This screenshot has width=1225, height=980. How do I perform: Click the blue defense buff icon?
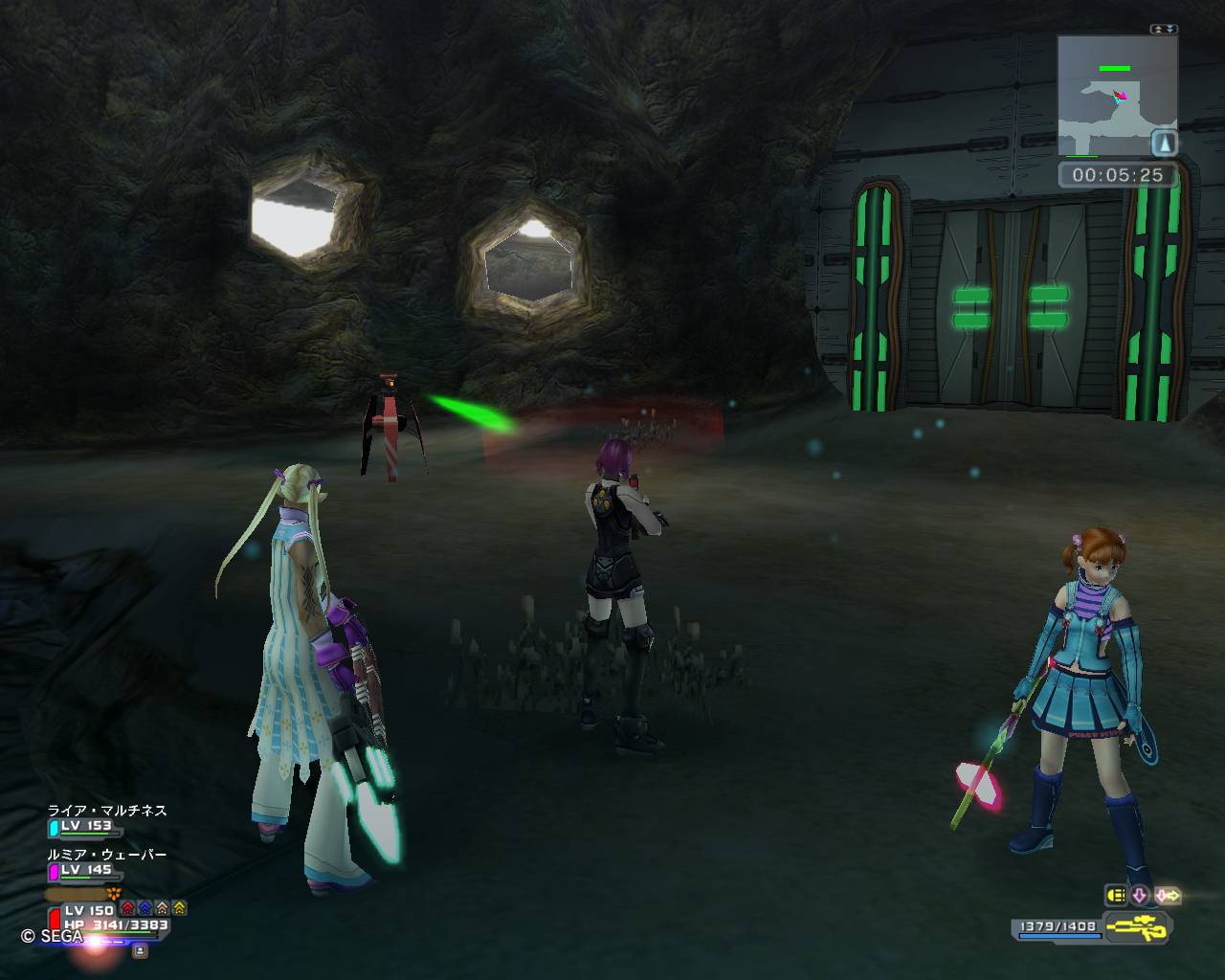[145, 908]
